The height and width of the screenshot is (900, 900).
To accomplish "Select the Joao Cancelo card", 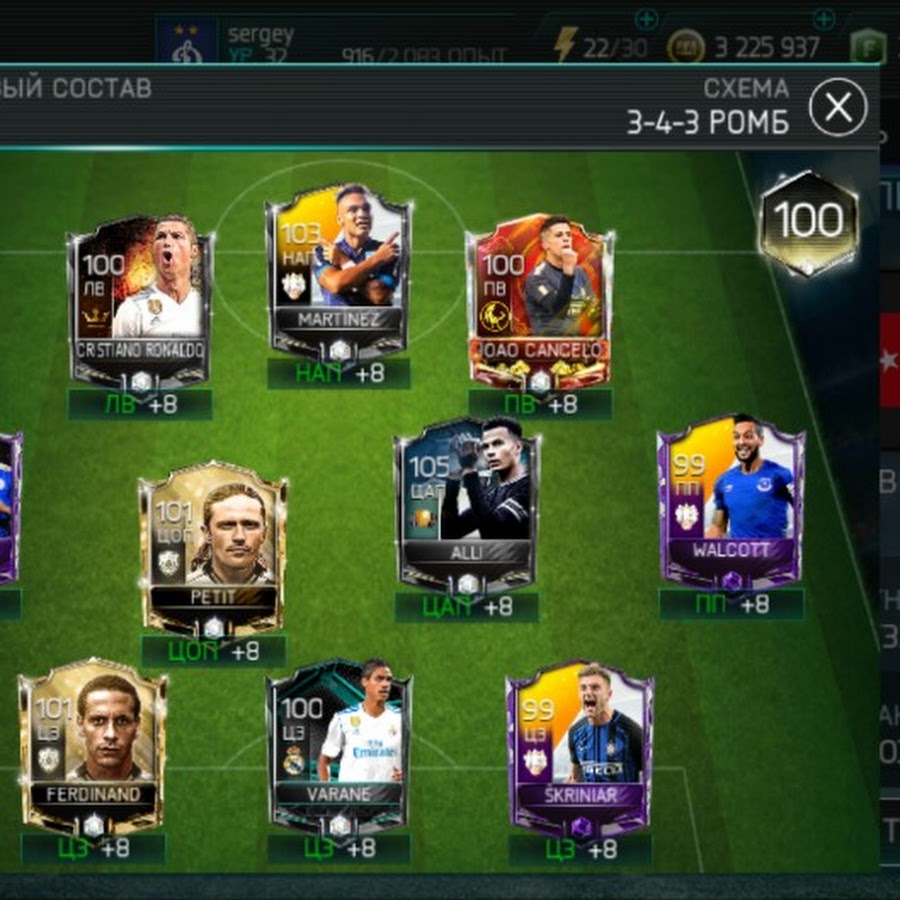I will (540, 300).
